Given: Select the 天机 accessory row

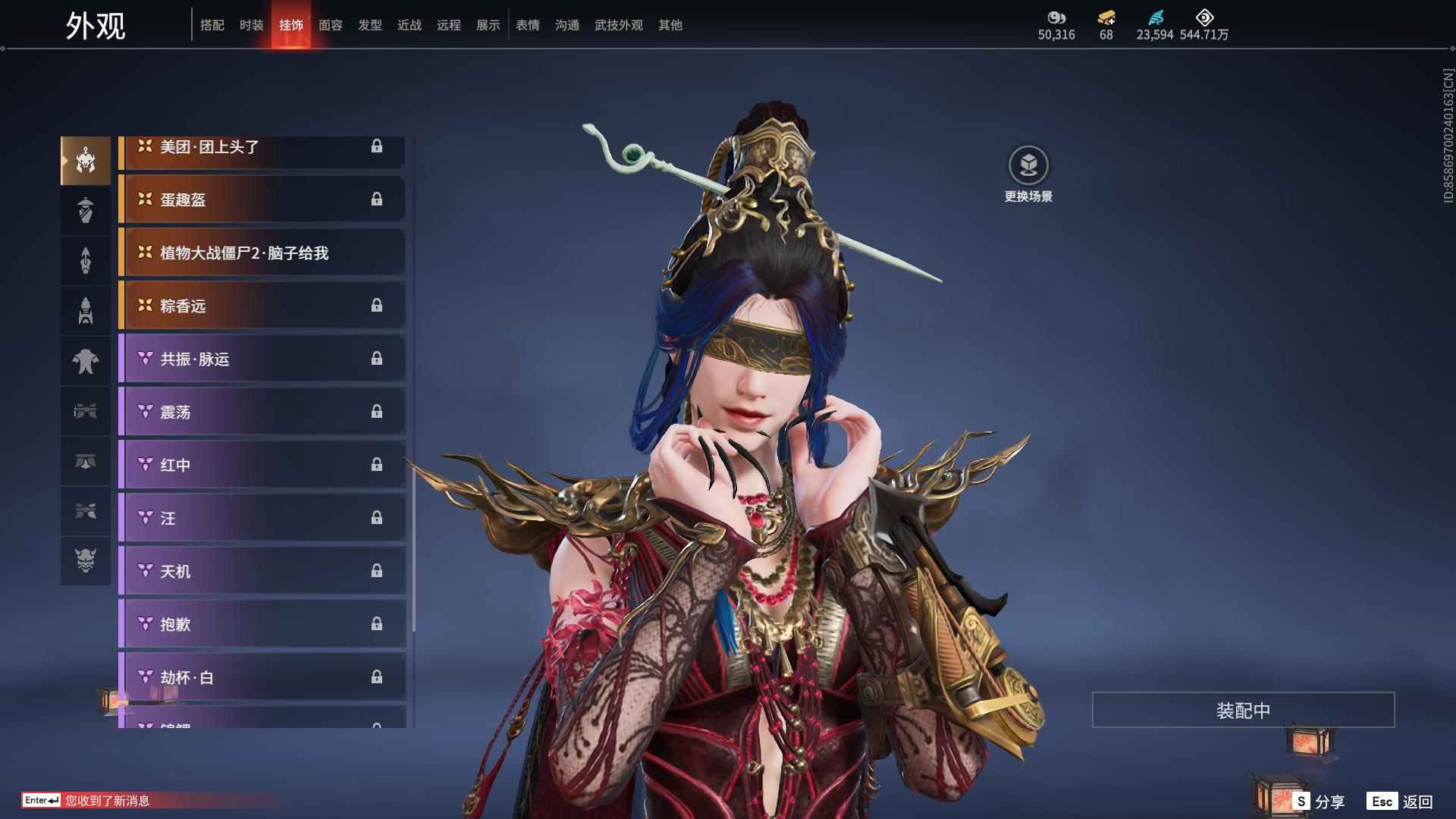Looking at the screenshot, I should pos(262,571).
